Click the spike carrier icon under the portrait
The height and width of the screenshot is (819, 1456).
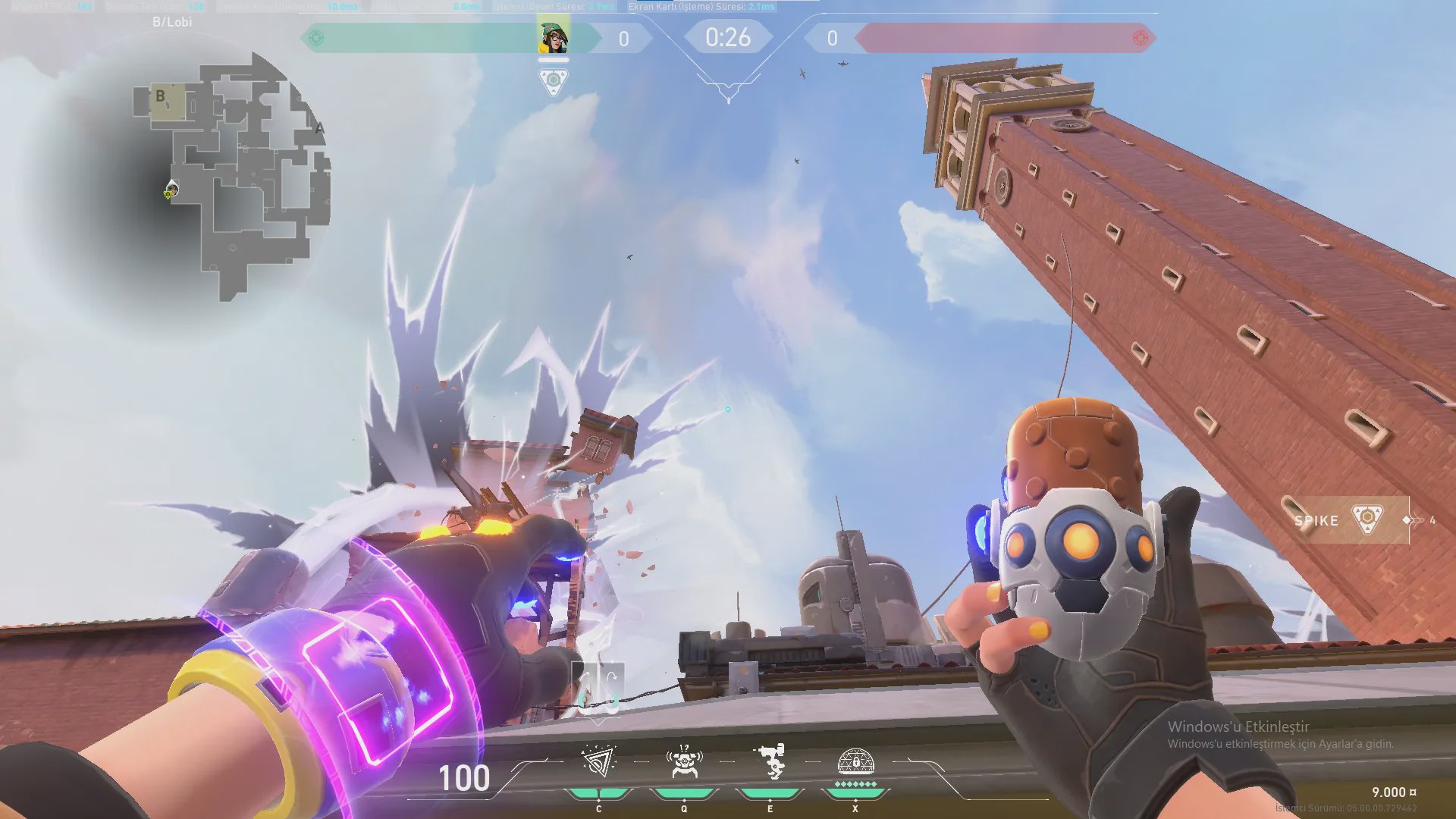[x=554, y=80]
